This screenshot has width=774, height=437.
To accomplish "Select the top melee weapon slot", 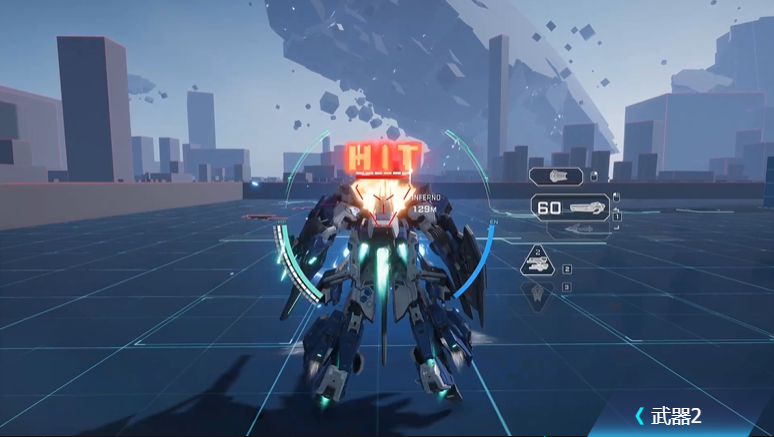I will [556, 177].
